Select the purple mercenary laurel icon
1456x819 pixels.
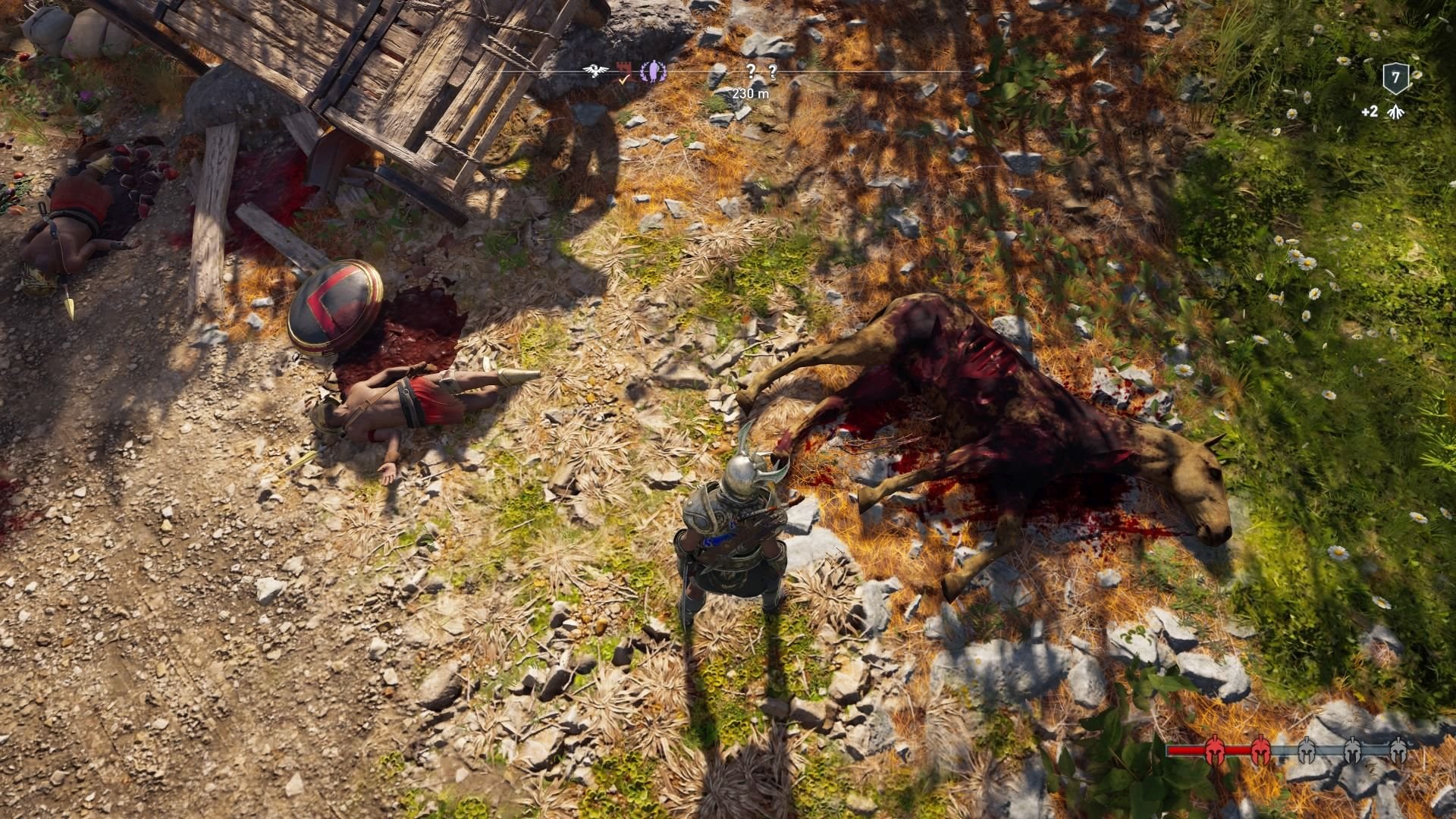[653, 72]
